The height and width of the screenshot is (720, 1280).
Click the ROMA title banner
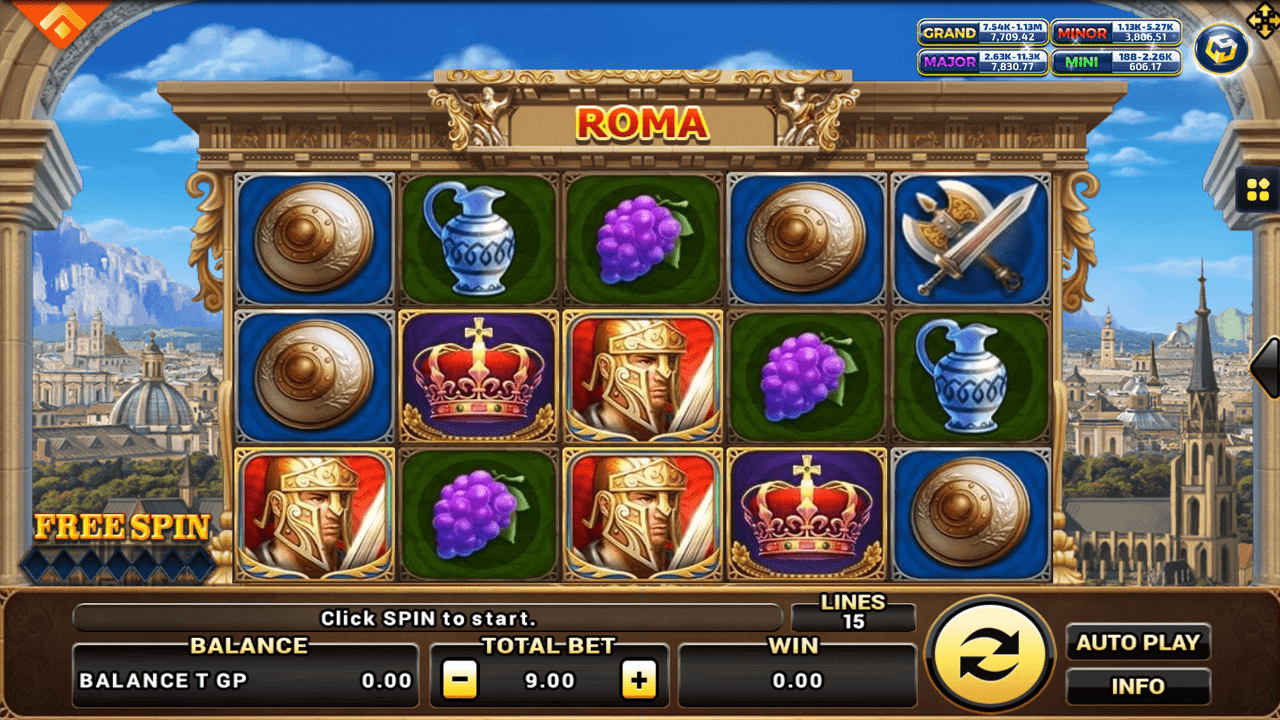tap(641, 123)
